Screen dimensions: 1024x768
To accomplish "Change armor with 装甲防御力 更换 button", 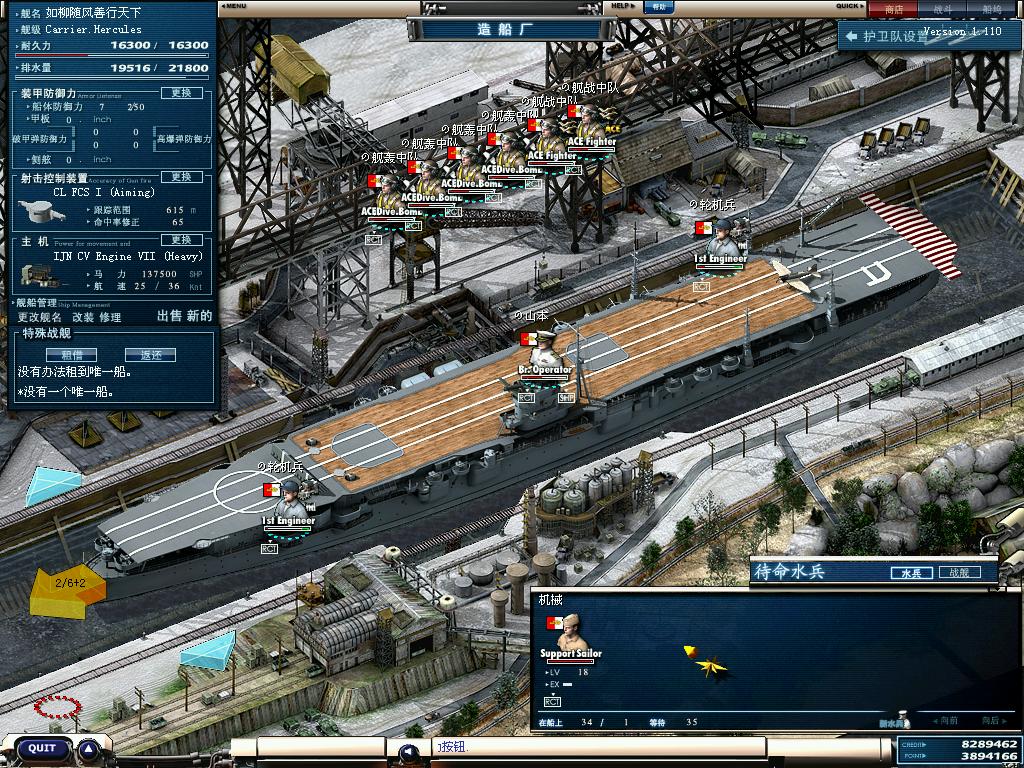I will pyautogui.click(x=181, y=93).
